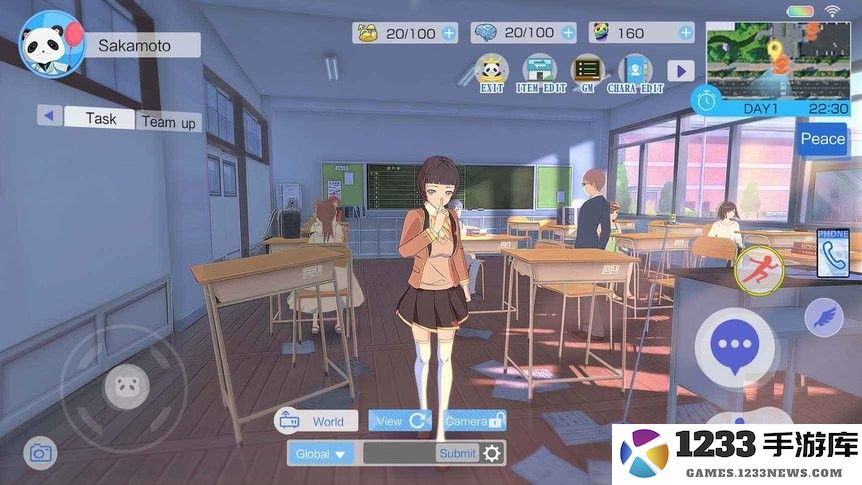Take a screenshot with the camera icon
The height and width of the screenshot is (485, 862).
pyautogui.click(x=40, y=453)
